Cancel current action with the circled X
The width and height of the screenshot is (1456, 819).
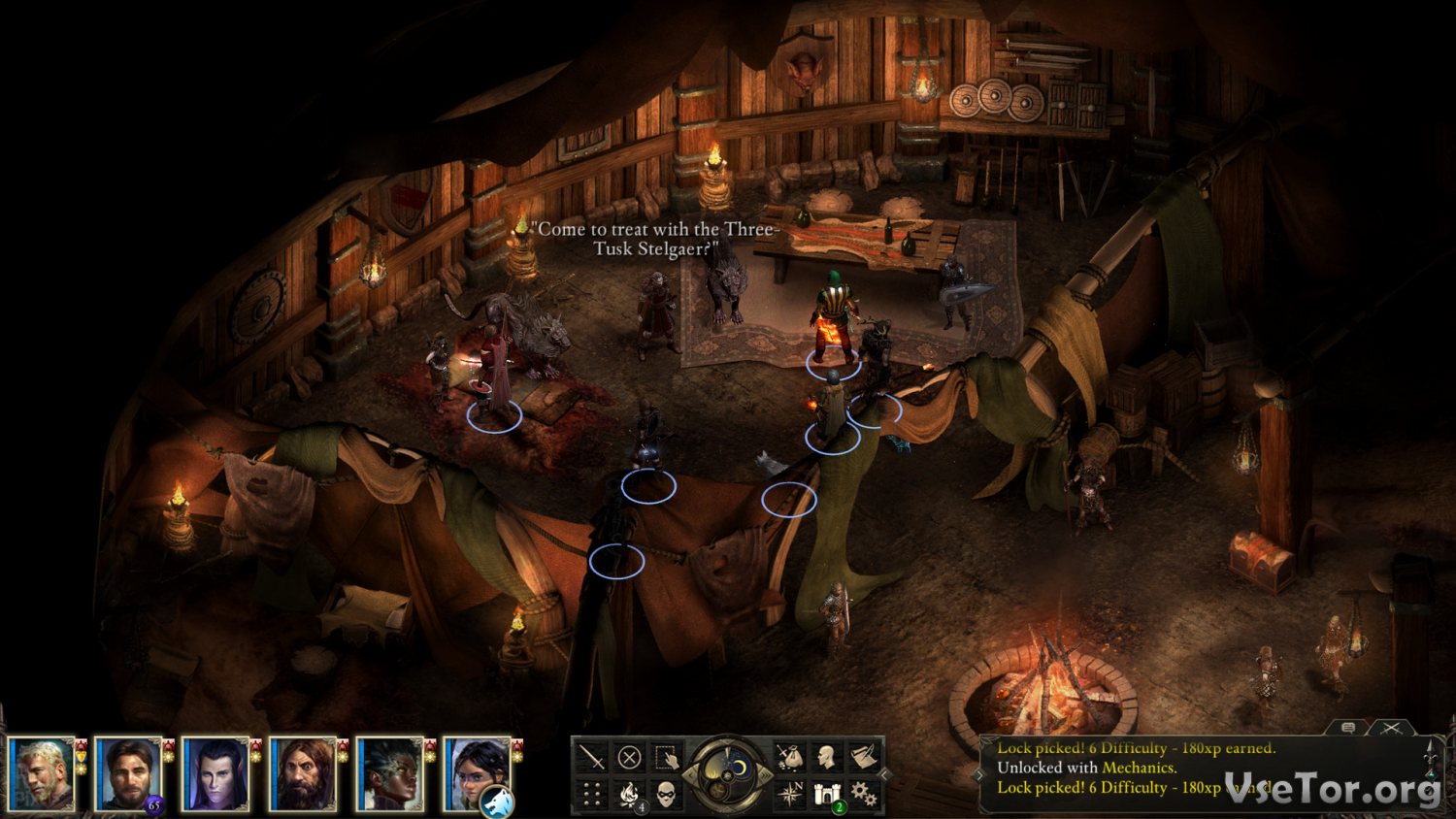click(629, 757)
